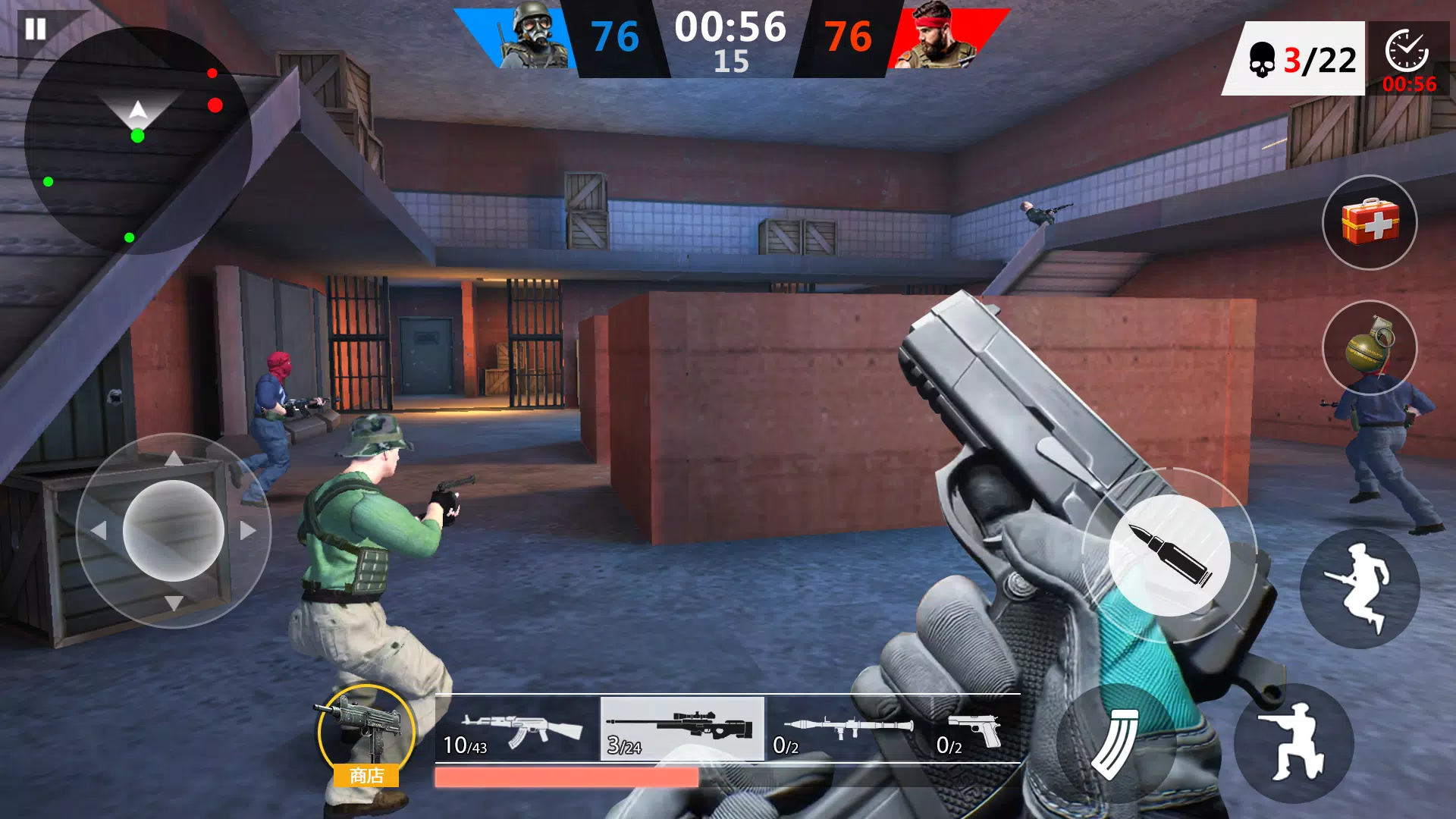Choose the pistol weapon slot
The height and width of the screenshot is (819, 1456).
pyautogui.click(x=973, y=730)
